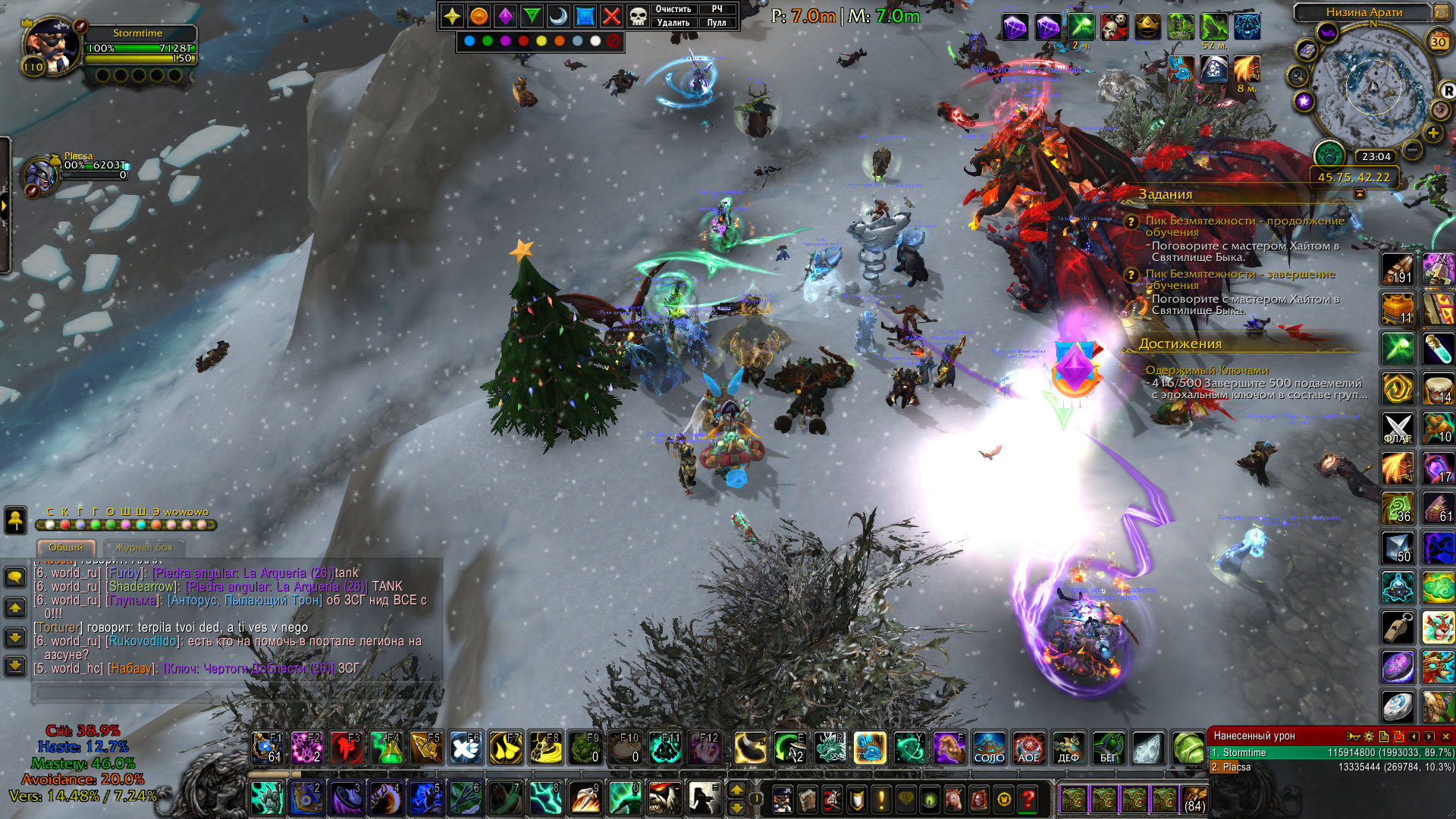This screenshot has height=819, width=1456.
Task: Use the БЕГ action bar button
Action: (1108, 748)
